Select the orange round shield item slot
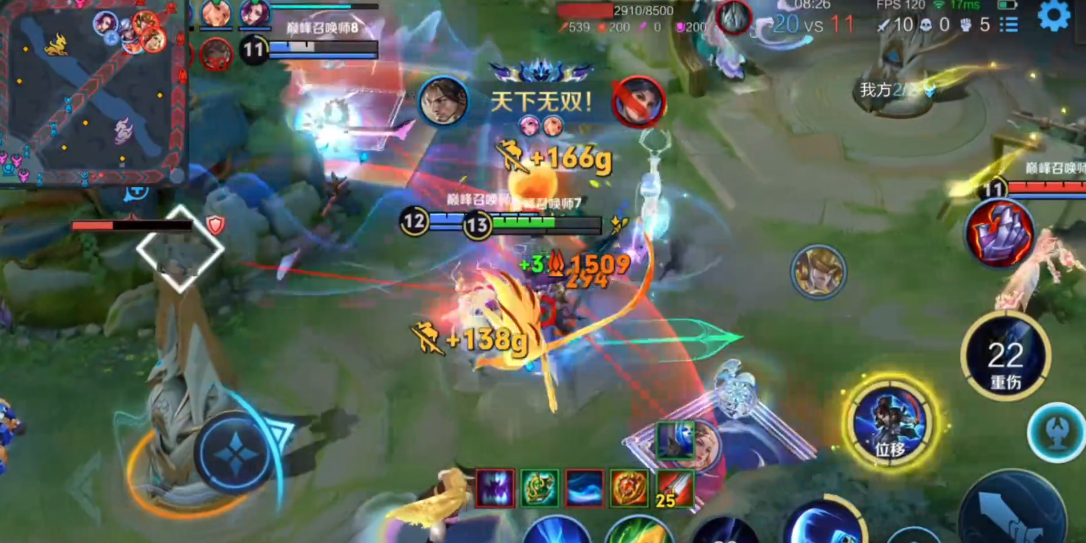The width and height of the screenshot is (1086, 543). (x=629, y=488)
